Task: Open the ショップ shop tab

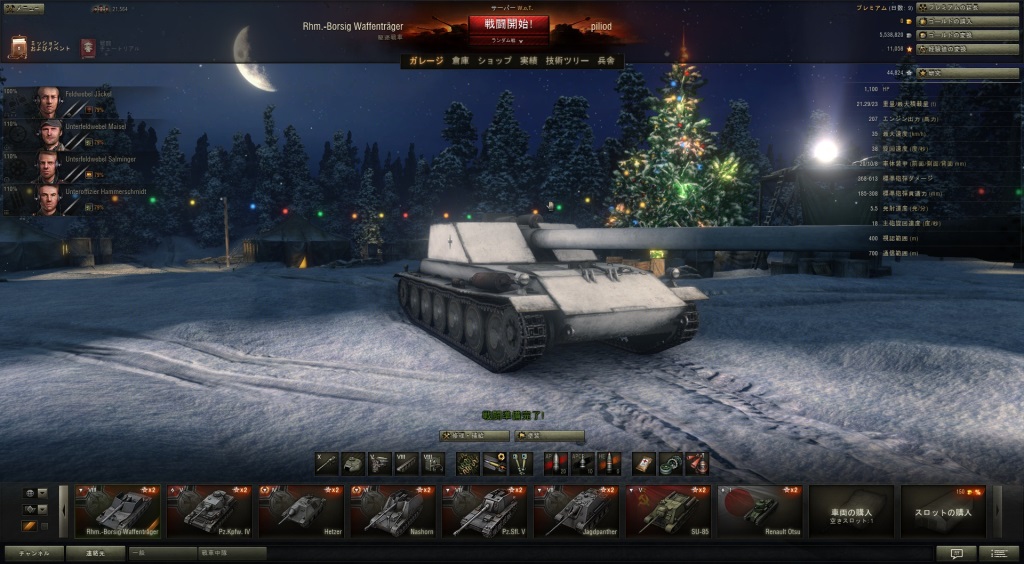Action: (x=494, y=61)
